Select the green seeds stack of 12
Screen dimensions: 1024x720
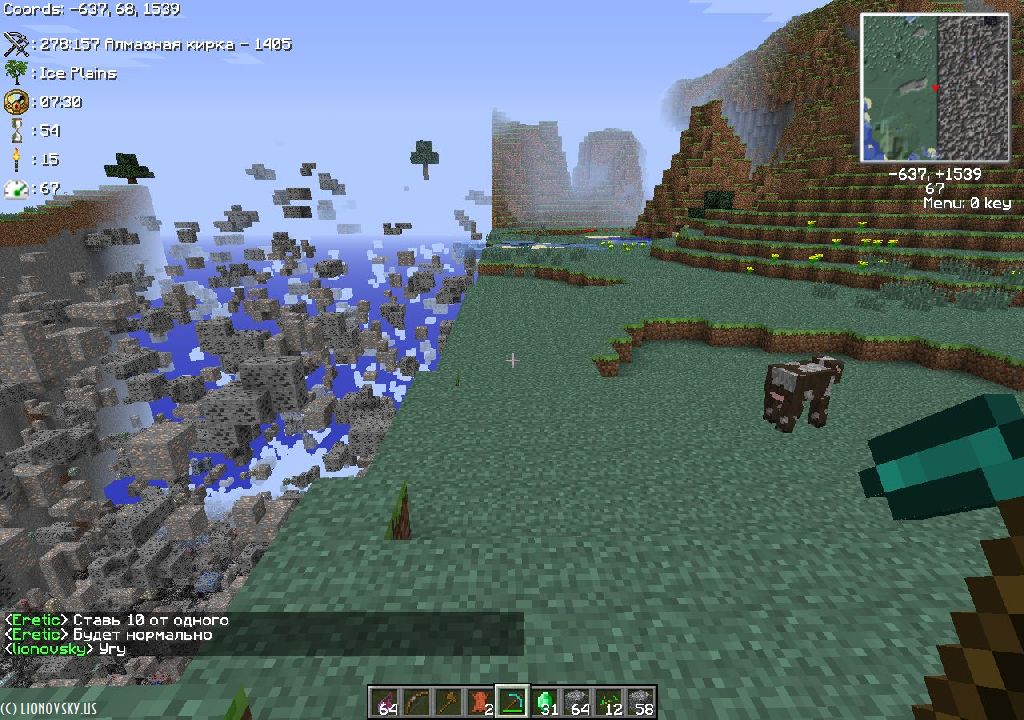[609, 702]
